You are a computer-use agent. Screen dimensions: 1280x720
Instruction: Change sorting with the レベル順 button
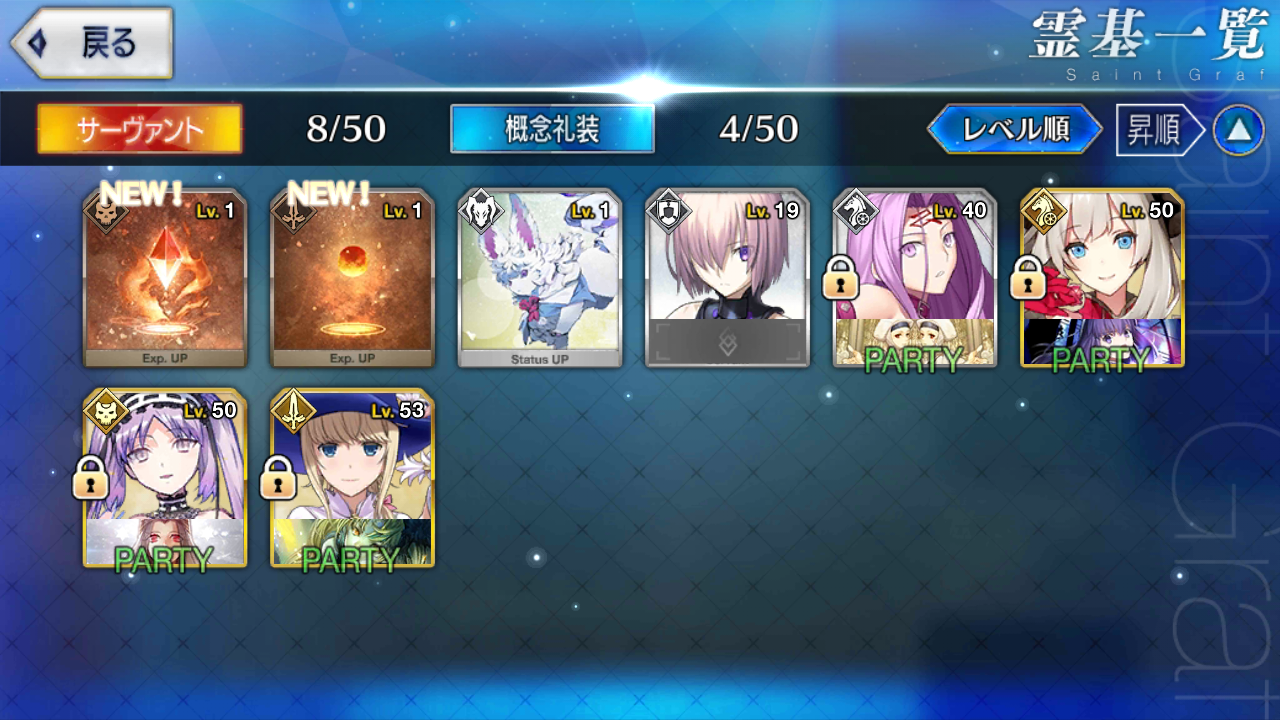click(1015, 130)
